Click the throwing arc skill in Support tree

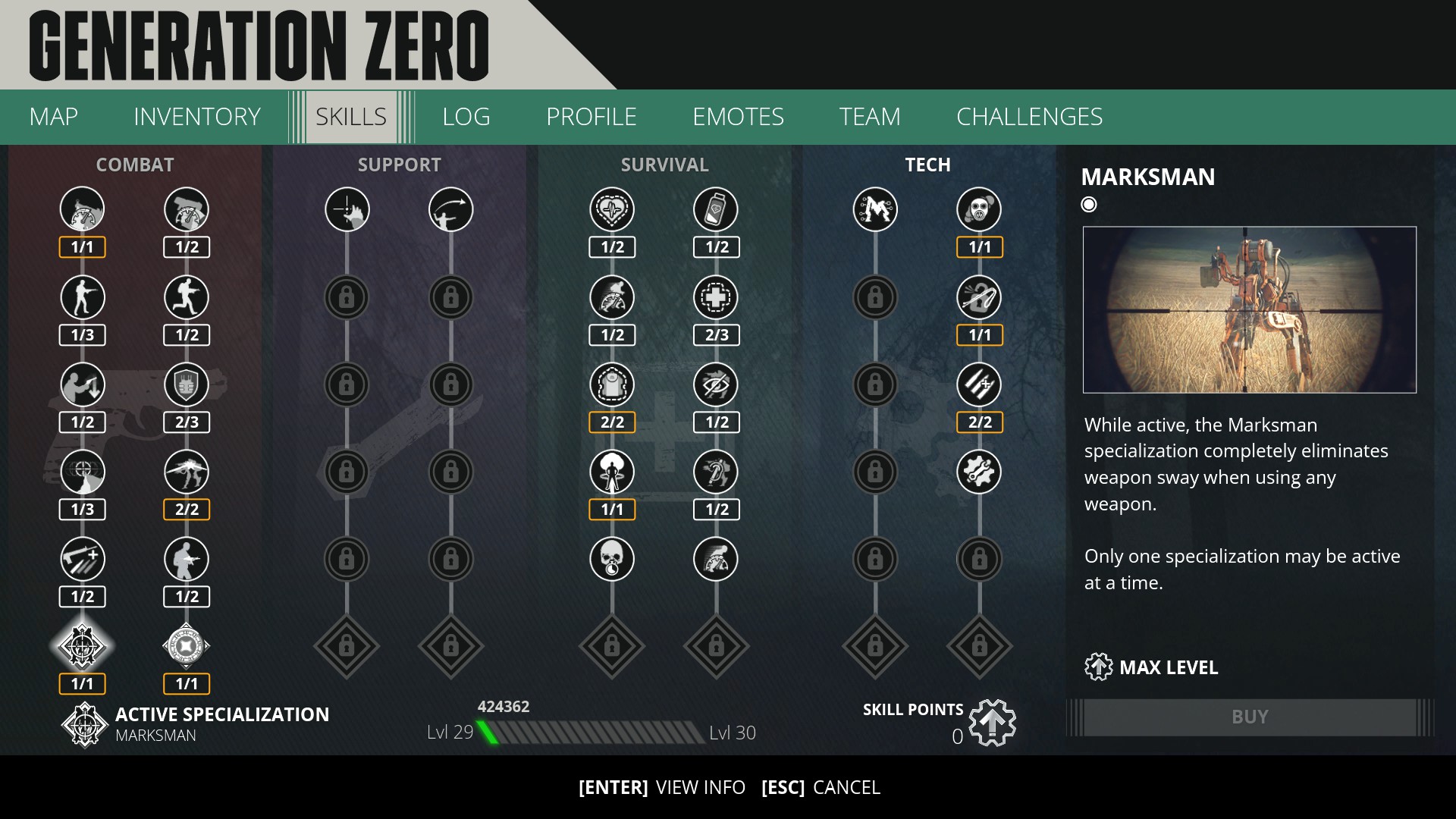[x=450, y=209]
